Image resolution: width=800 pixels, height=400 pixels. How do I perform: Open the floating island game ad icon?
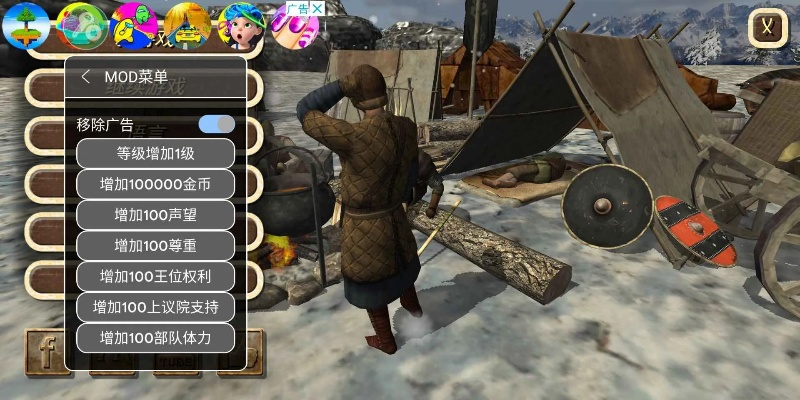(x=26, y=25)
